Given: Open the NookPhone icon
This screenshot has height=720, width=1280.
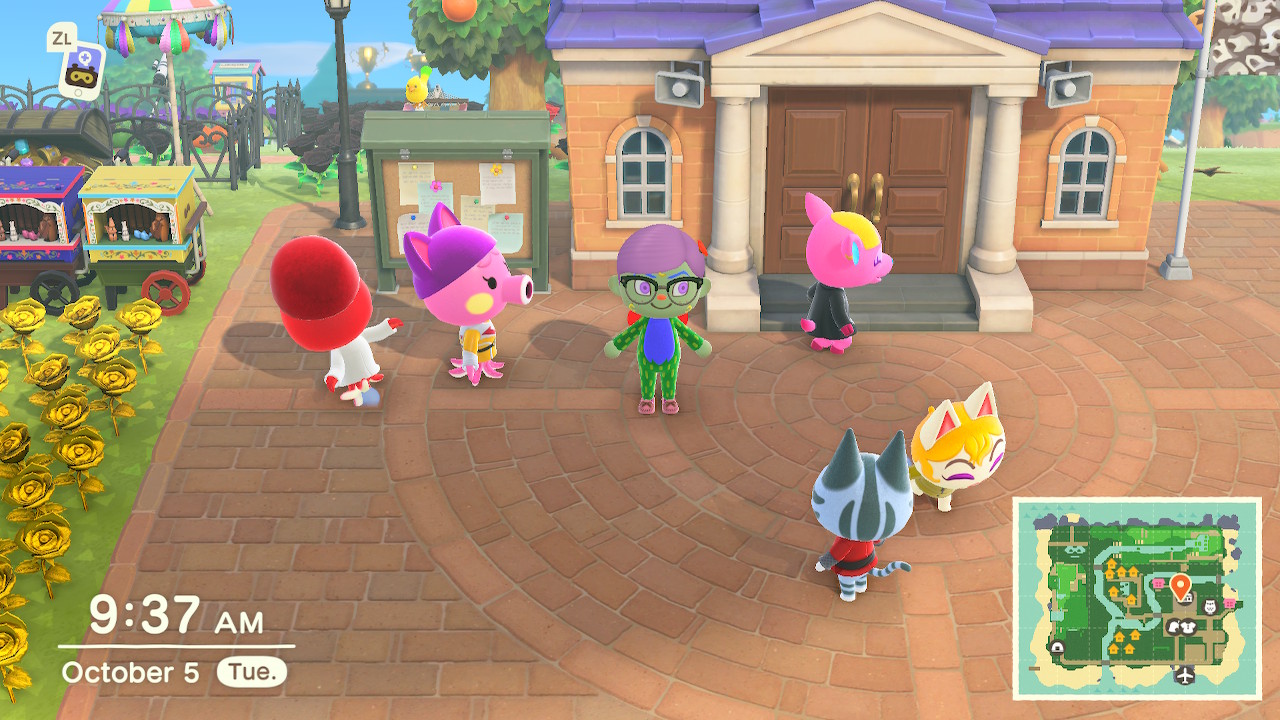Looking at the screenshot, I should (x=82, y=70).
